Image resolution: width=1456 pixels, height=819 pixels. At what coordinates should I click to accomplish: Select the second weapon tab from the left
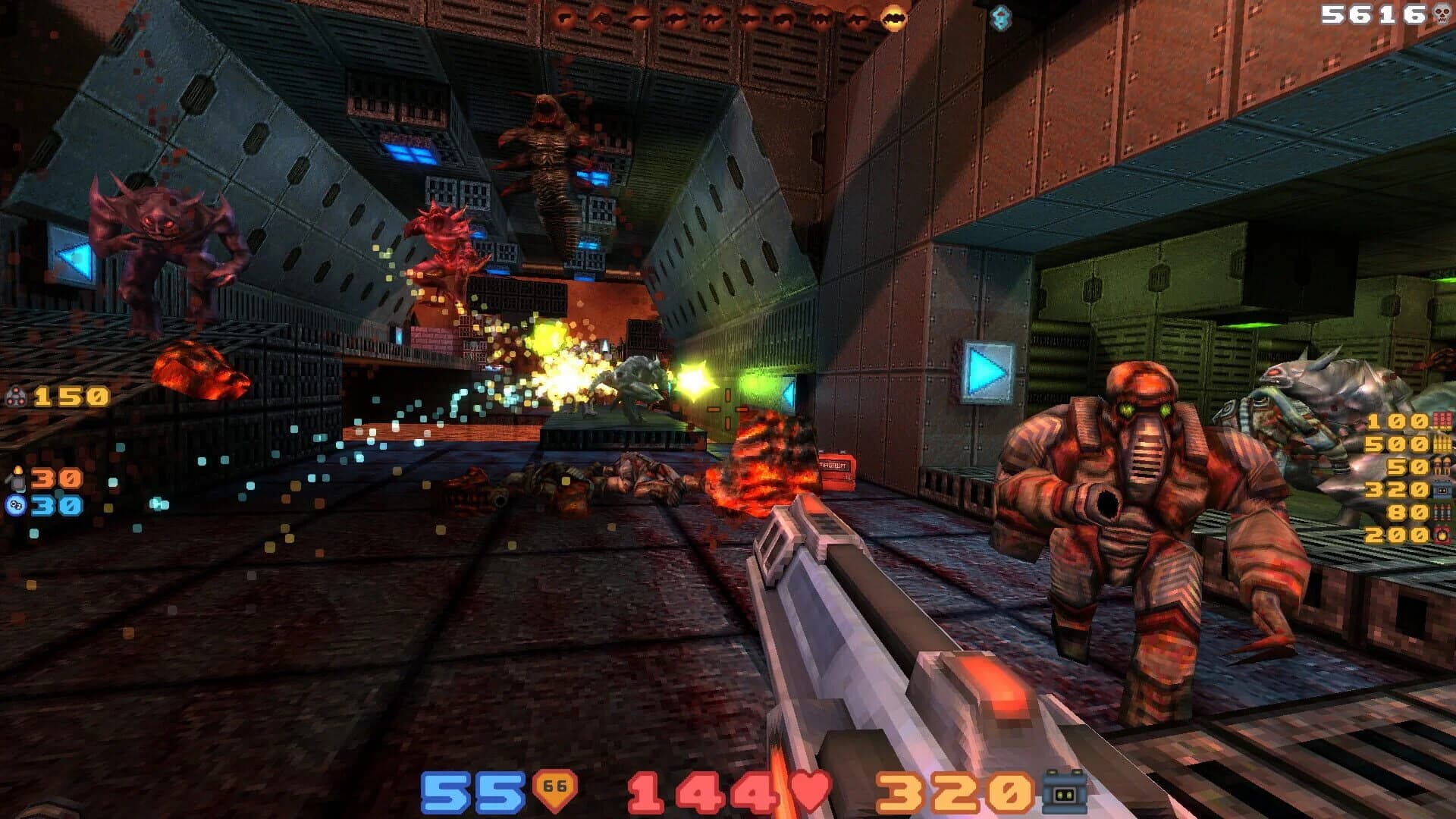[602, 19]
